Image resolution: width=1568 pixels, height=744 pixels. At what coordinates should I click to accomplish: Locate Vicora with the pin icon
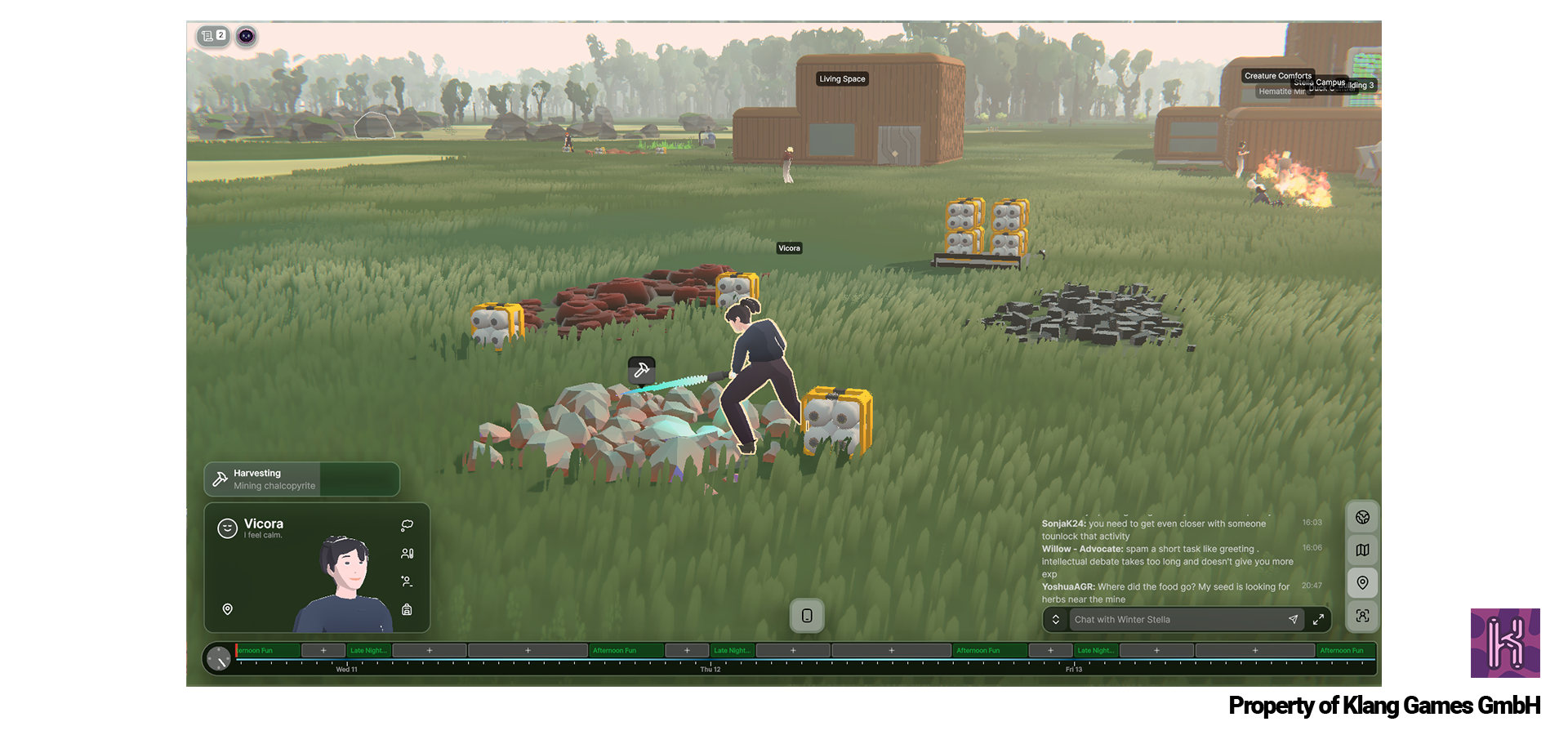228,609
